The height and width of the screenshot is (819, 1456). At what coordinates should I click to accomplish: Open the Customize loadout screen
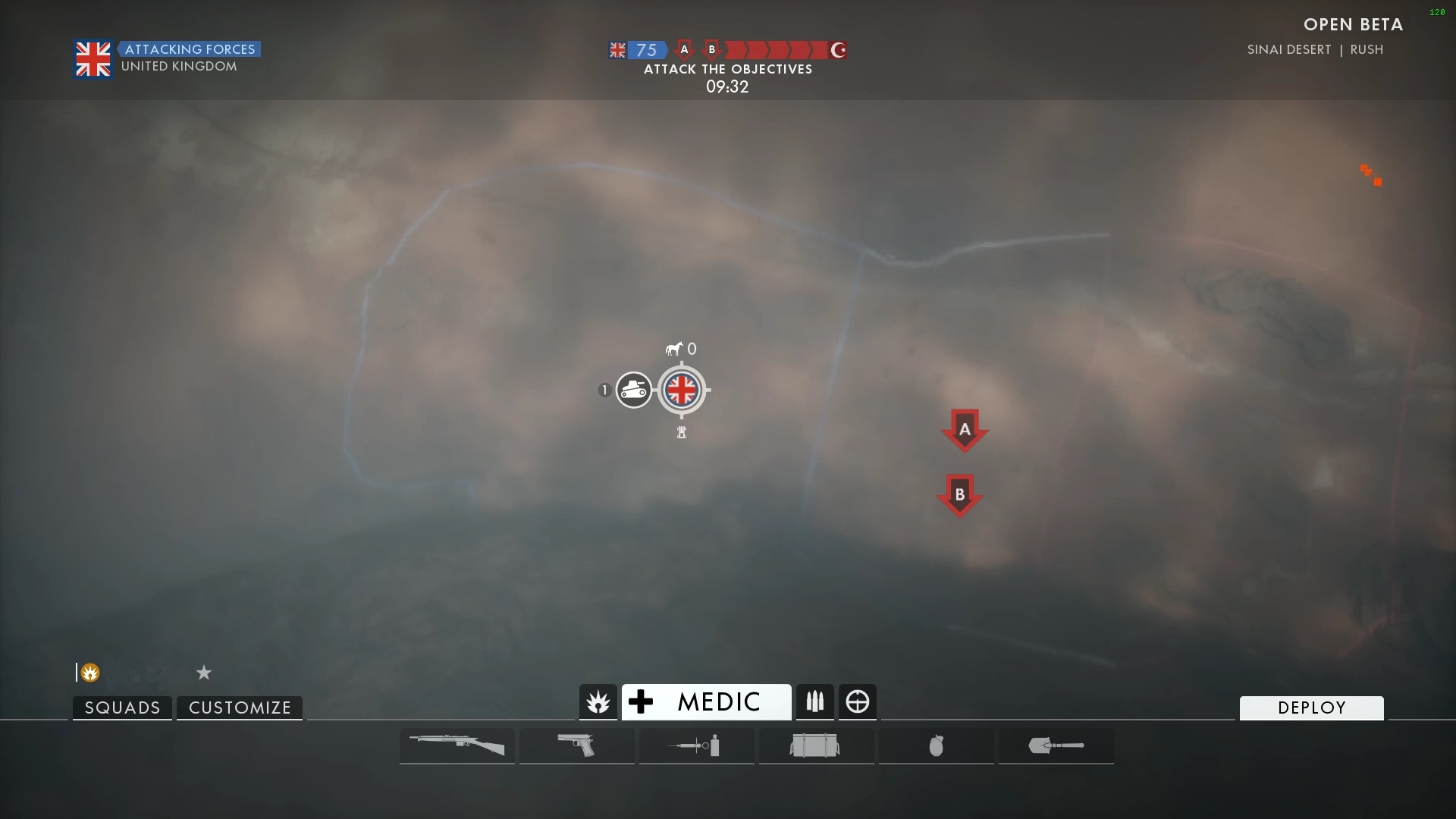[x=240, y=708]
